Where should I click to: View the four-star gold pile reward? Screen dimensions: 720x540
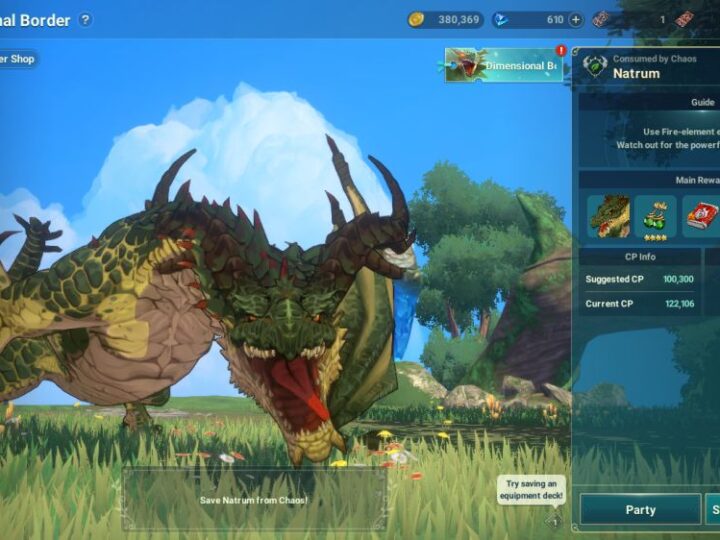tap(655, 216)
